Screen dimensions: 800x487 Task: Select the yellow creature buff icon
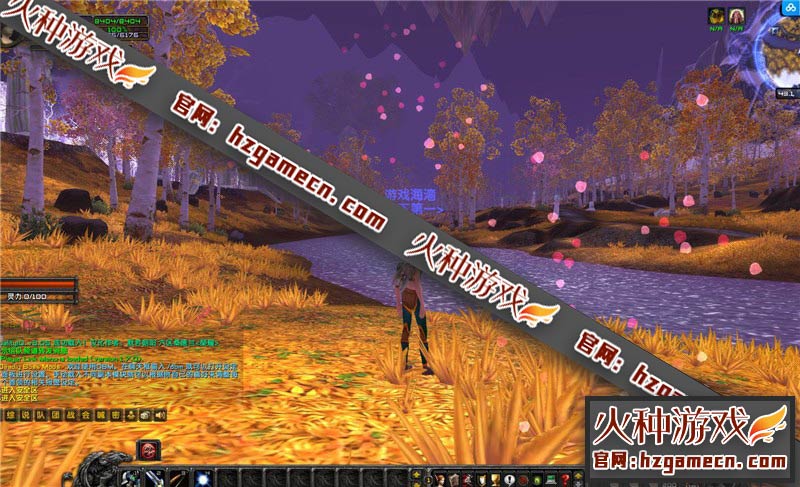point(716,15)
